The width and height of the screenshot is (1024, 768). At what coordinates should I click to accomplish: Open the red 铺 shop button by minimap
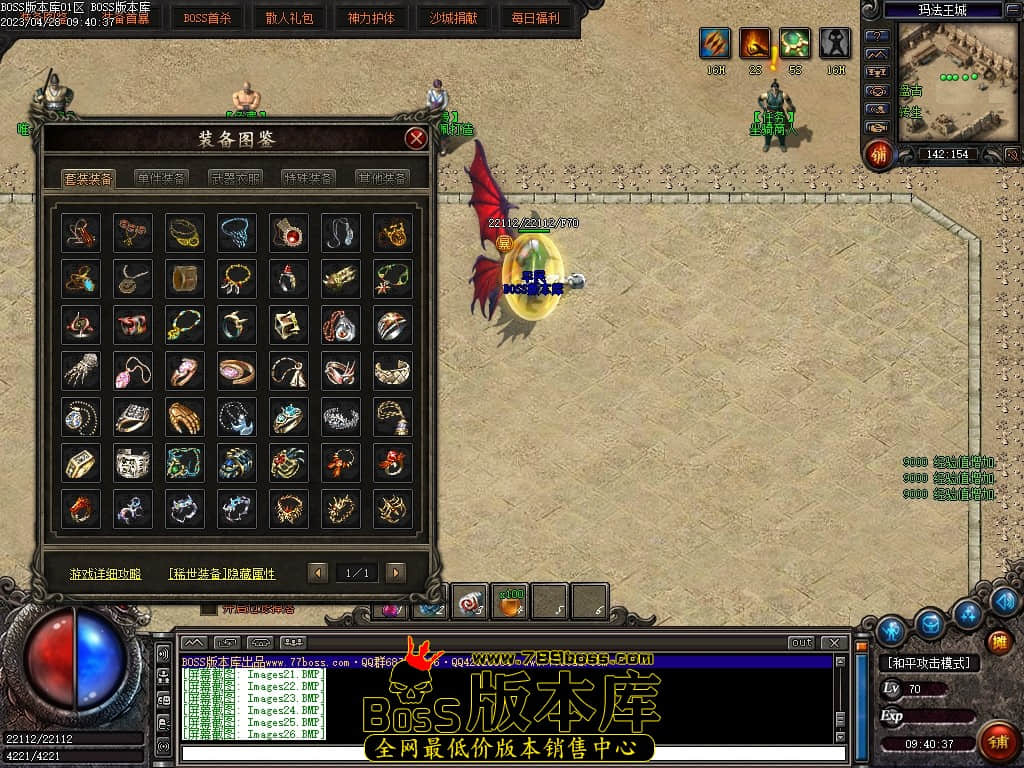(880, 155)
